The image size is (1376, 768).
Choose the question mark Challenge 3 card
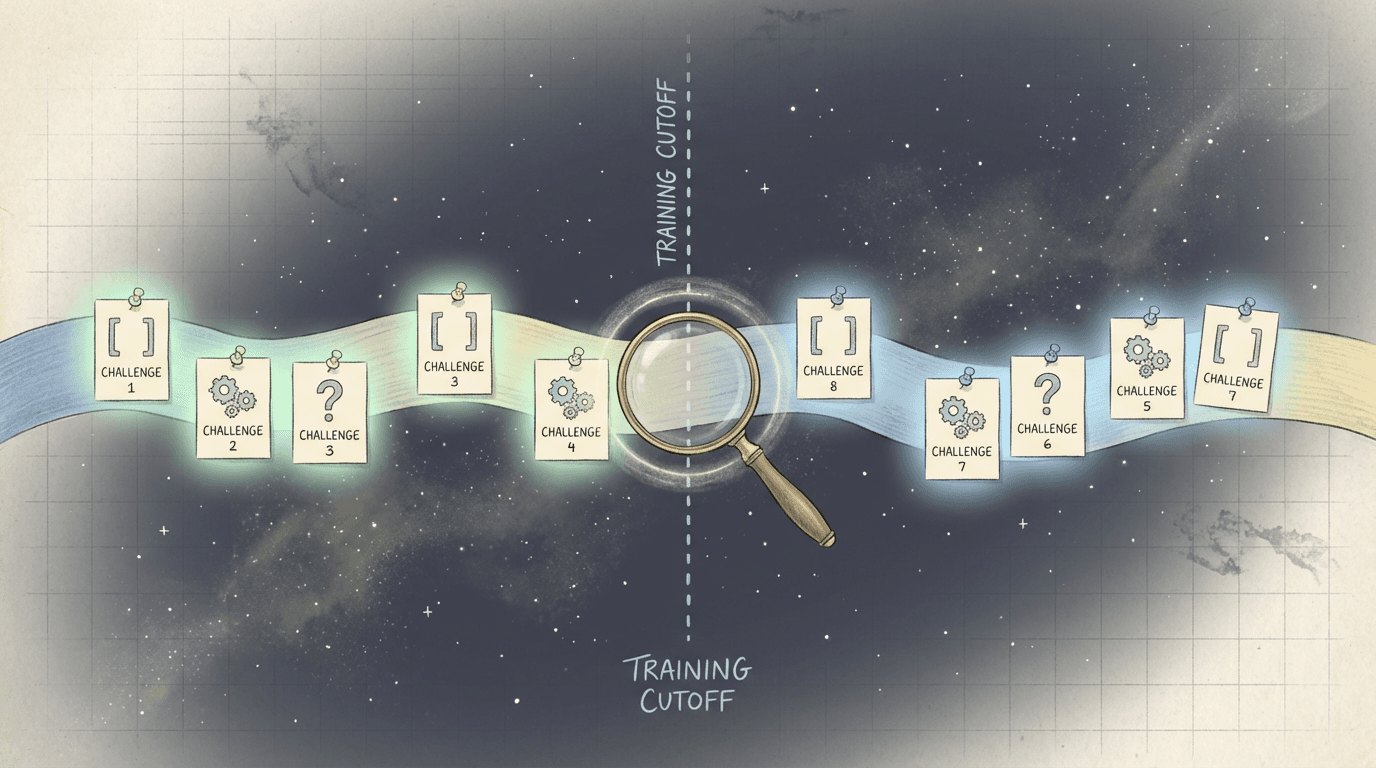pyautogui.click(x=329, y=412)
